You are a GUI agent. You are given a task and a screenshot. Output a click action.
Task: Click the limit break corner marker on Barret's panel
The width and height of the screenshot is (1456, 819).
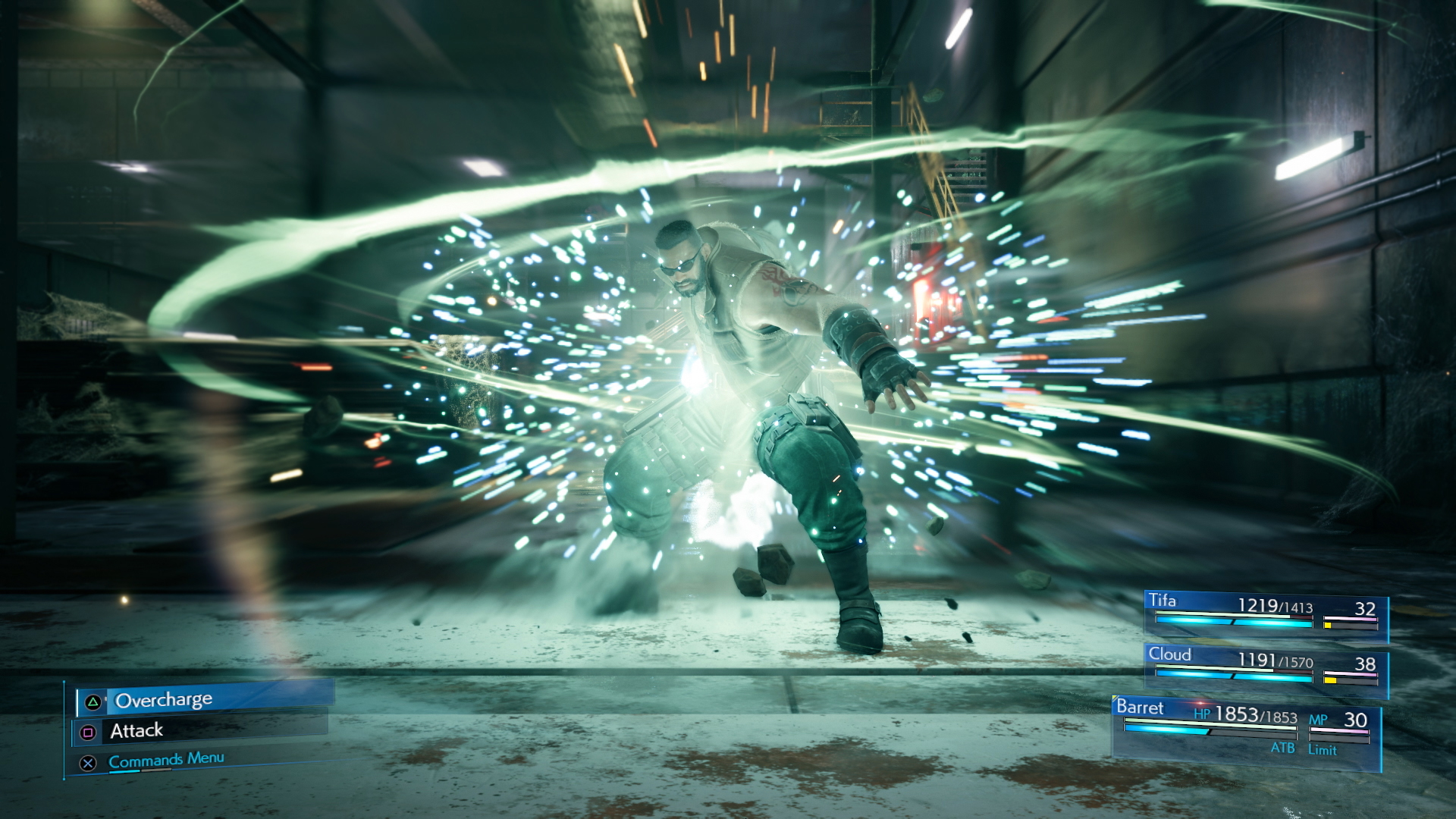coord(1115,697)
